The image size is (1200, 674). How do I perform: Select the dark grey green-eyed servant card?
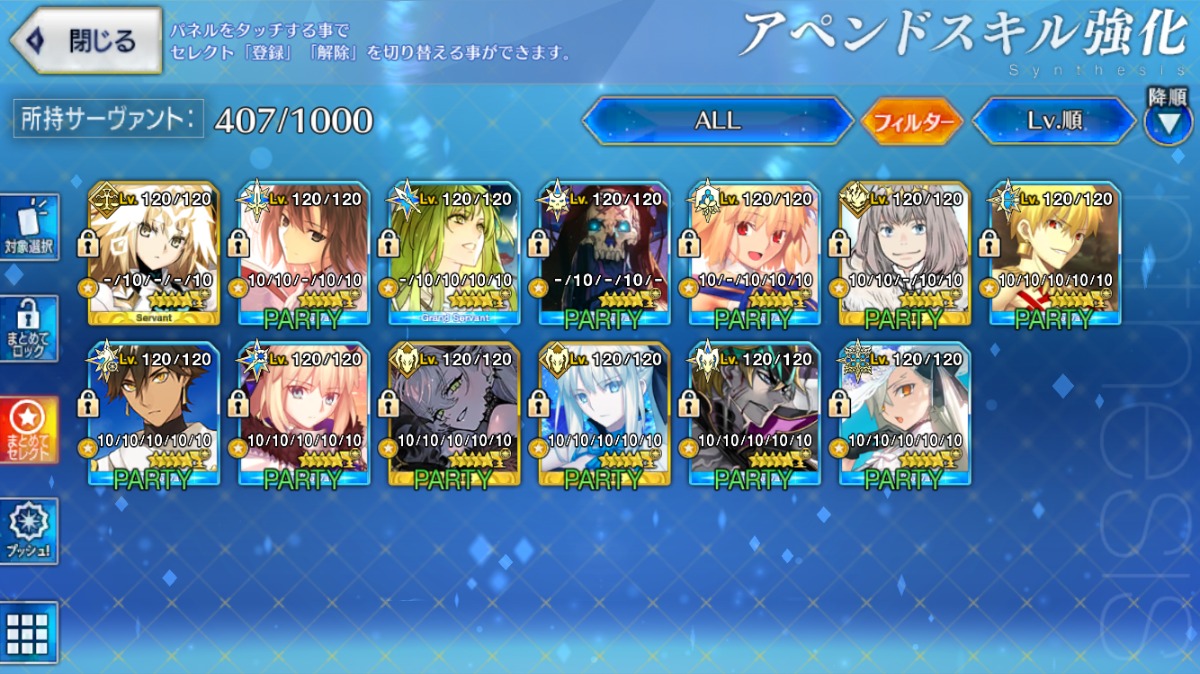coord(454,413)
